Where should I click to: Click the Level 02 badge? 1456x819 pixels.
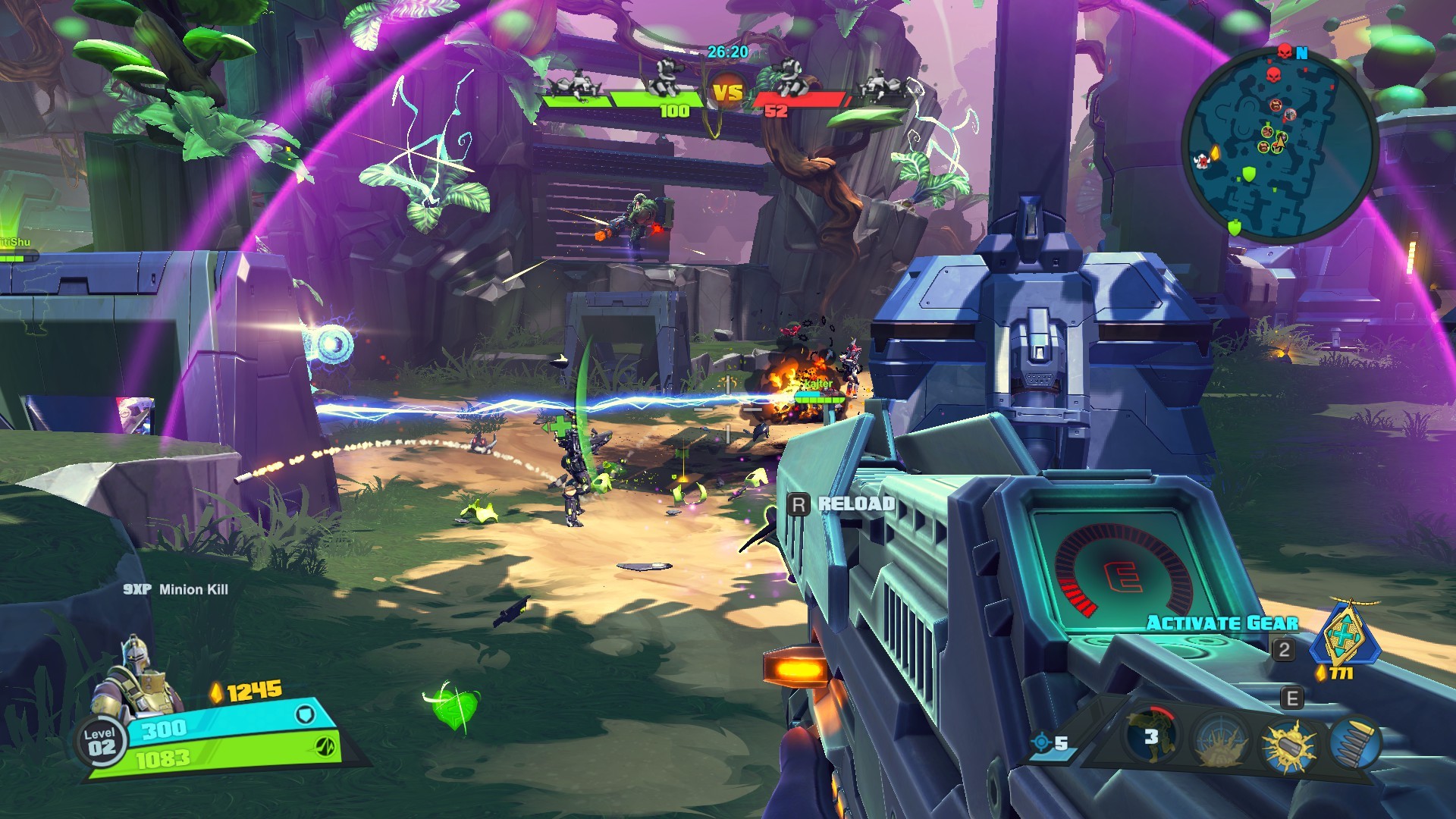[100, 742]
